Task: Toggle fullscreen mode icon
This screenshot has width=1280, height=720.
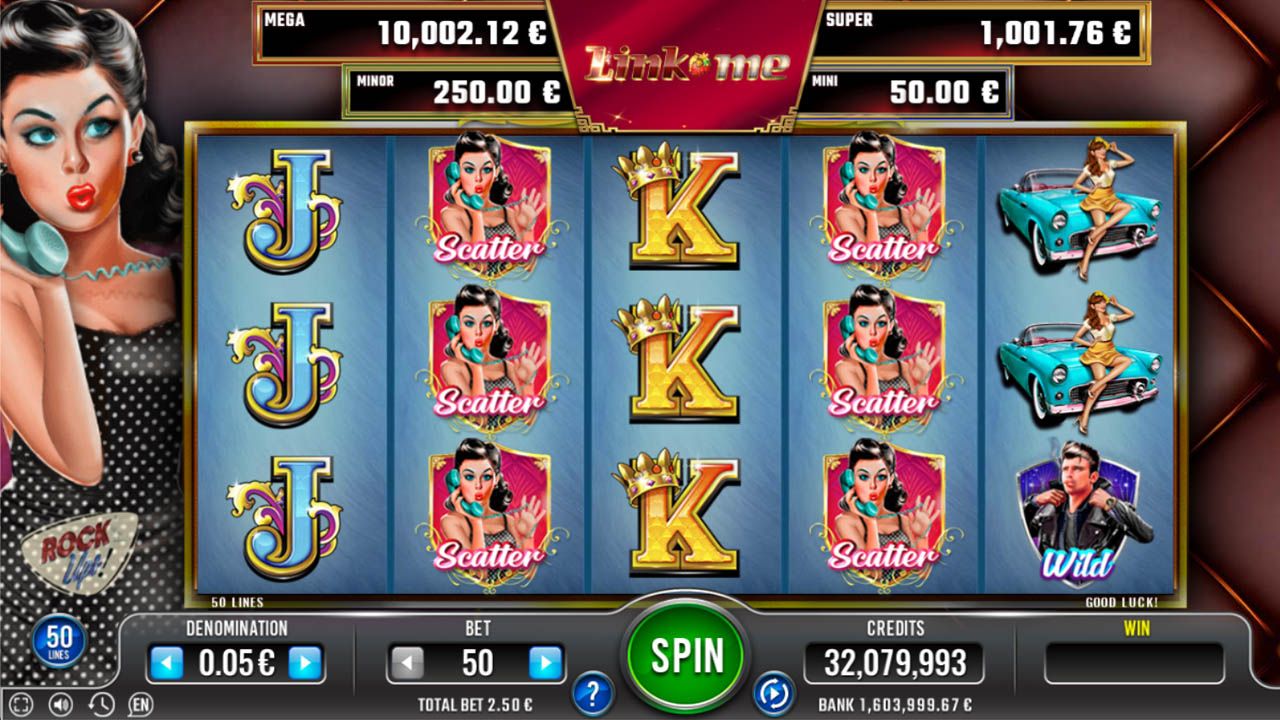Action: point(22,704)
